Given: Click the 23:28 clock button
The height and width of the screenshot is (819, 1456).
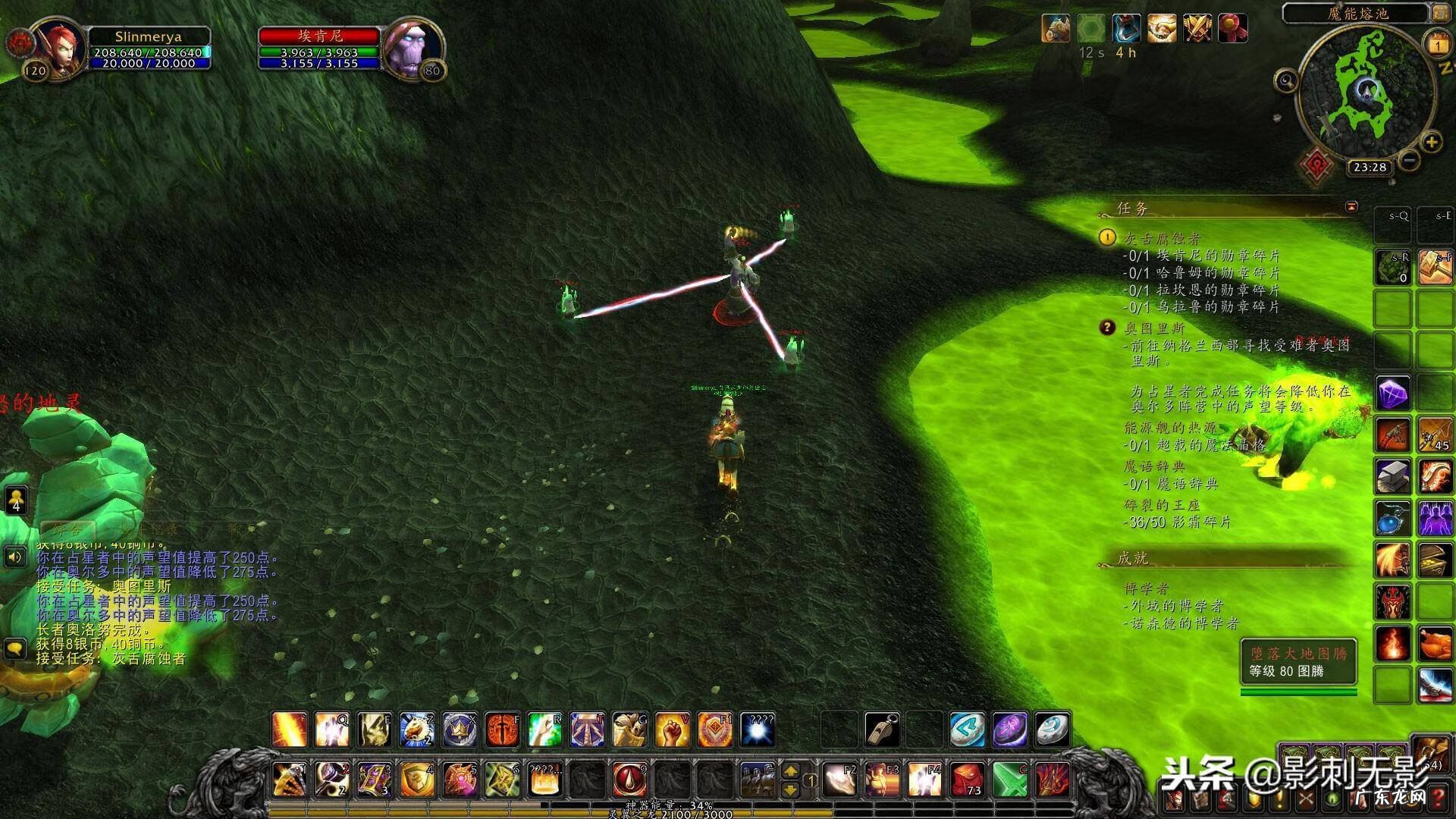Looking at the screenshot, I should pyautogui.click(x=1370, y=168).
